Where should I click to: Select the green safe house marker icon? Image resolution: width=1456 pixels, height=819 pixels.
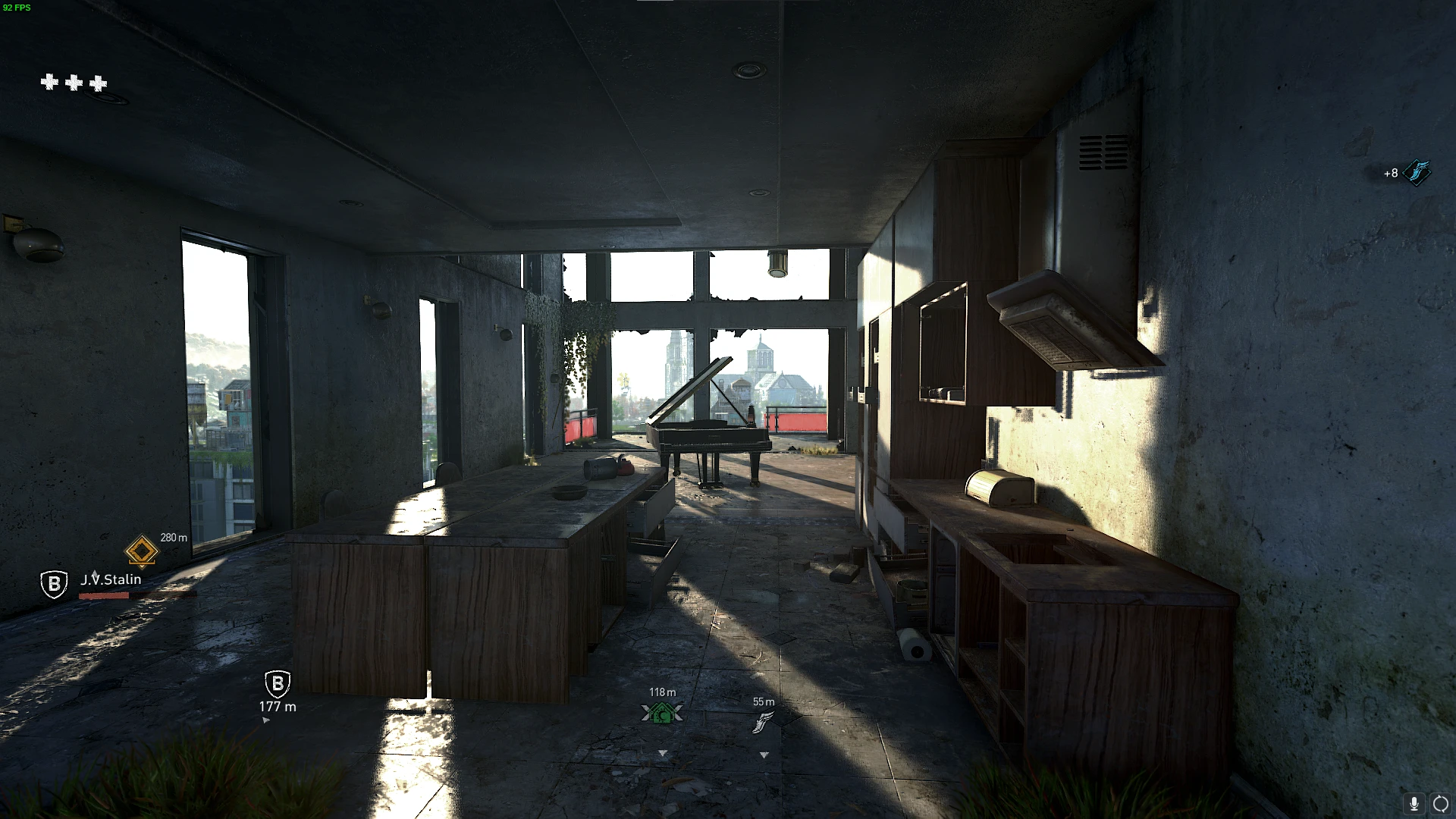[x=662, y=712]
